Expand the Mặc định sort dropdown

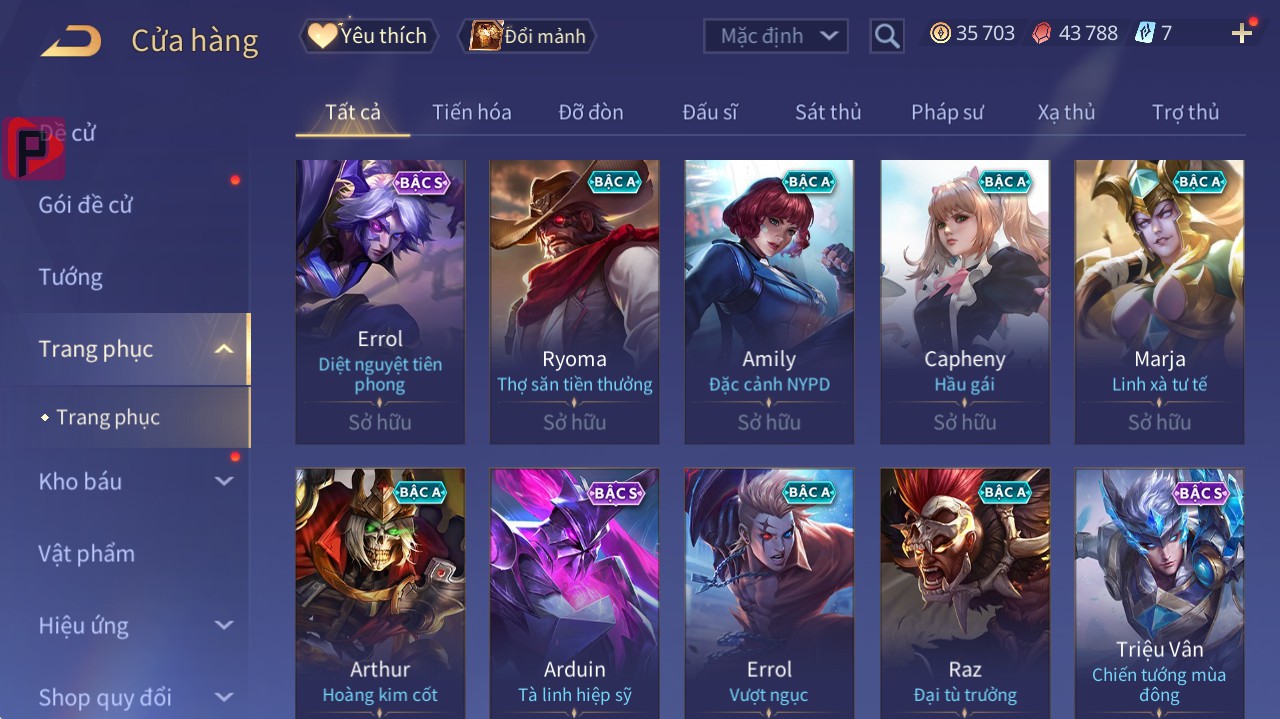(776, 36)
